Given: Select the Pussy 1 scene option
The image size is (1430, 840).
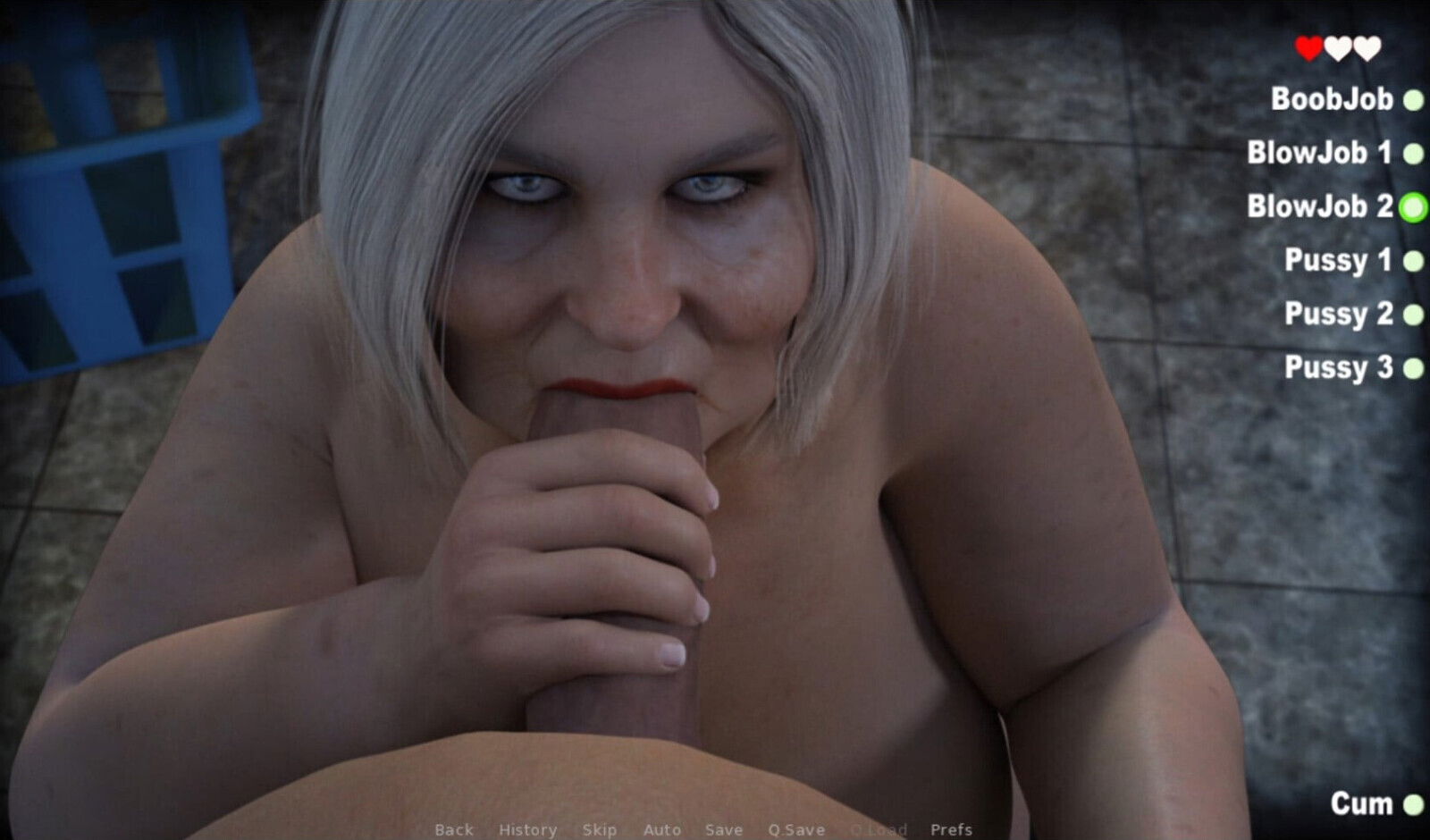Looking at the screenshot, I should coord(1338,261).
